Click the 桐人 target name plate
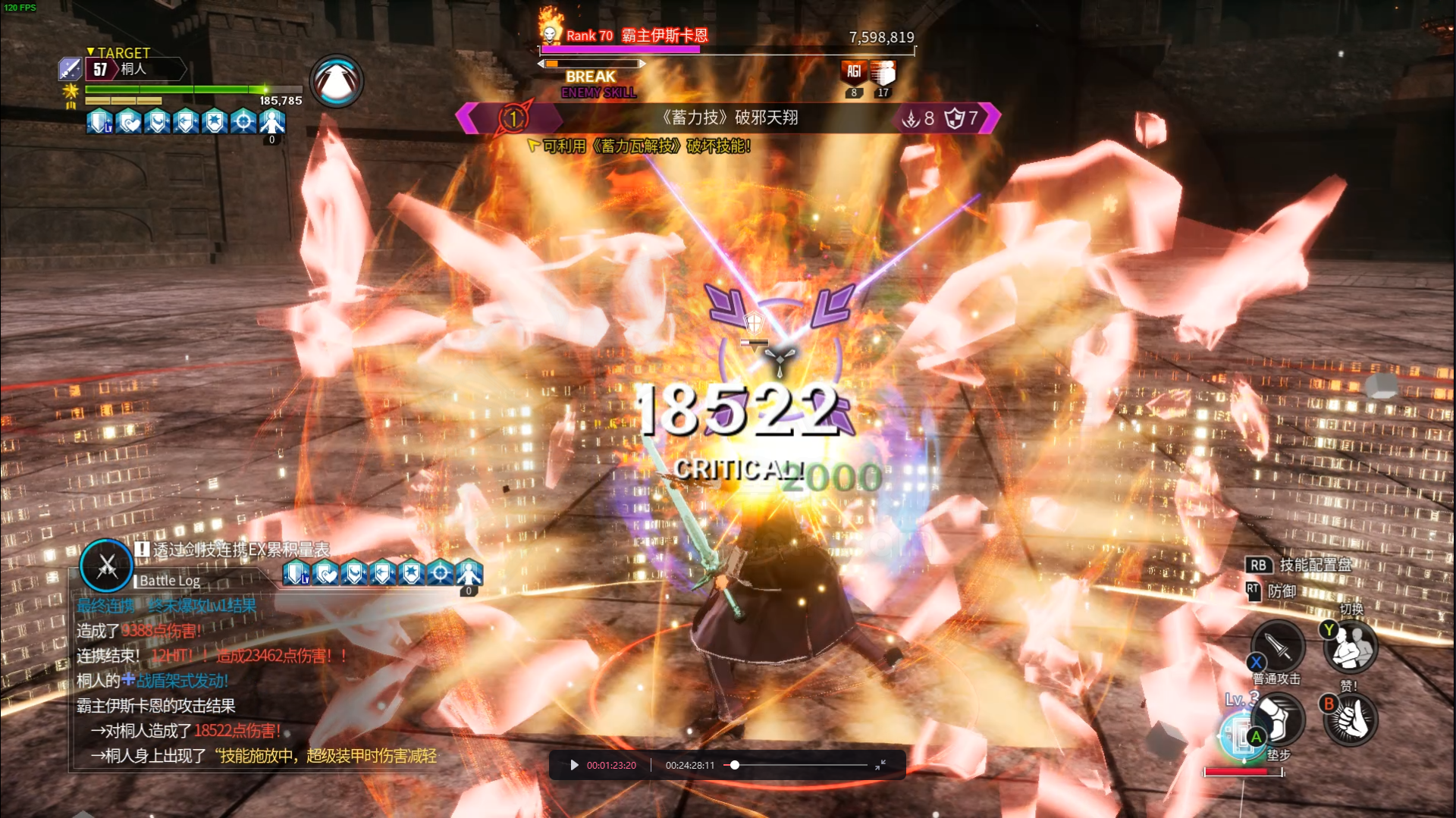The height and width of the screenshot is (818, 1456). click(x=135, y=69)
